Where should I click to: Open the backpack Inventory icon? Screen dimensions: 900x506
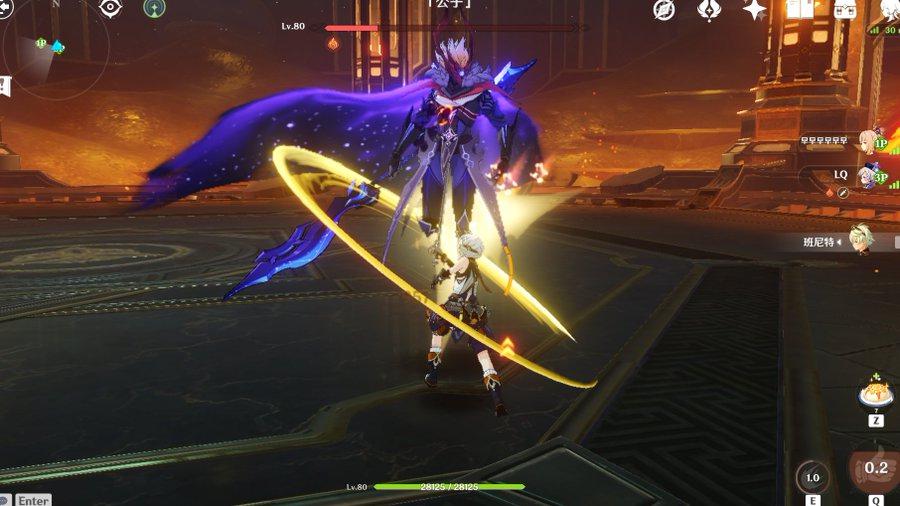[845, 10]
